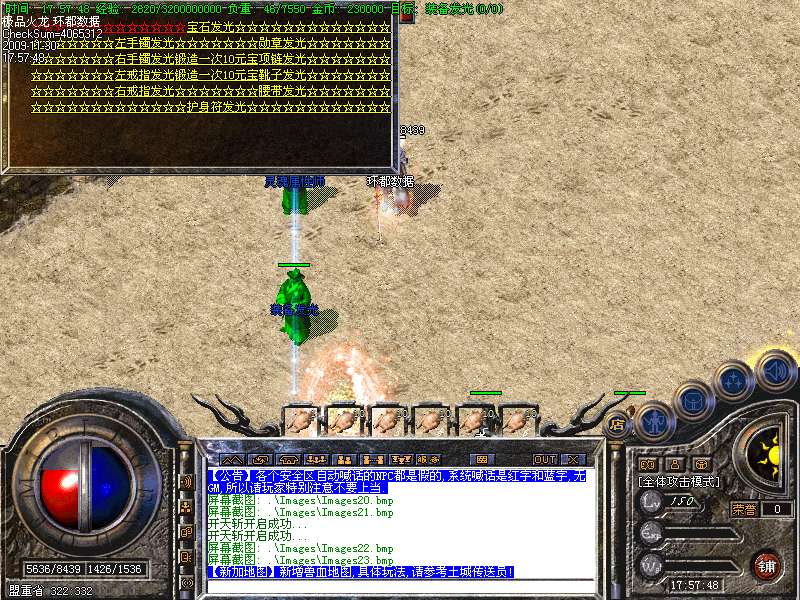Open the character equipment panel icon
Viewport: 800px width, 600px height.
[653, 420]
